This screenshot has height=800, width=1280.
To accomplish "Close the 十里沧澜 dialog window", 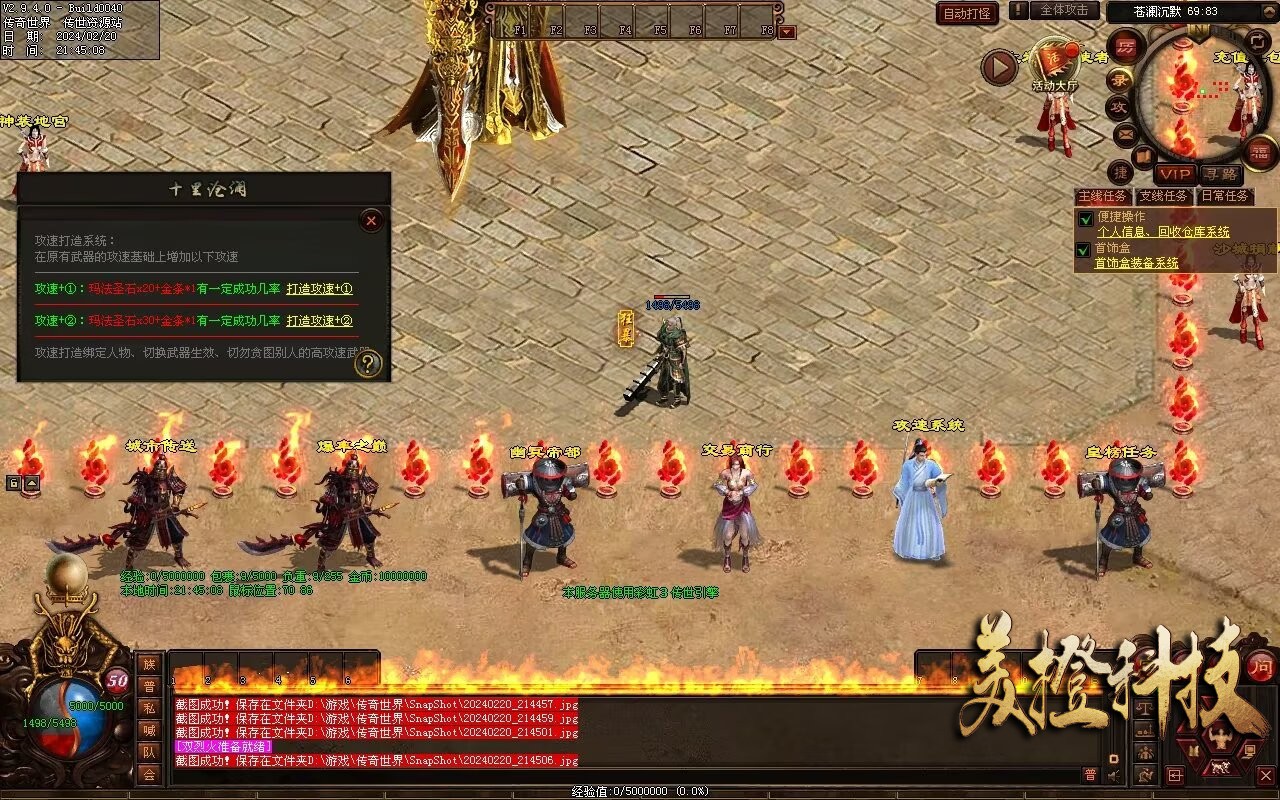I will pos(371,220).
